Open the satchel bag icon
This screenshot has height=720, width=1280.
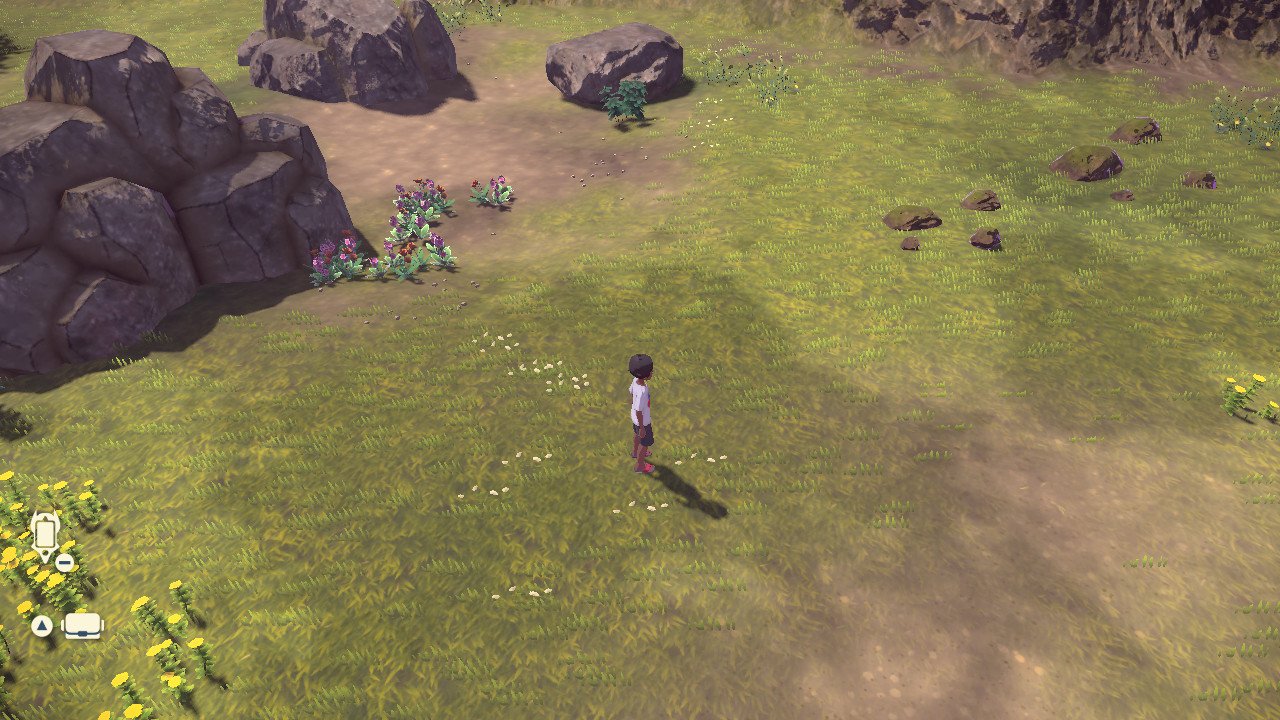(x=83, y=626)
